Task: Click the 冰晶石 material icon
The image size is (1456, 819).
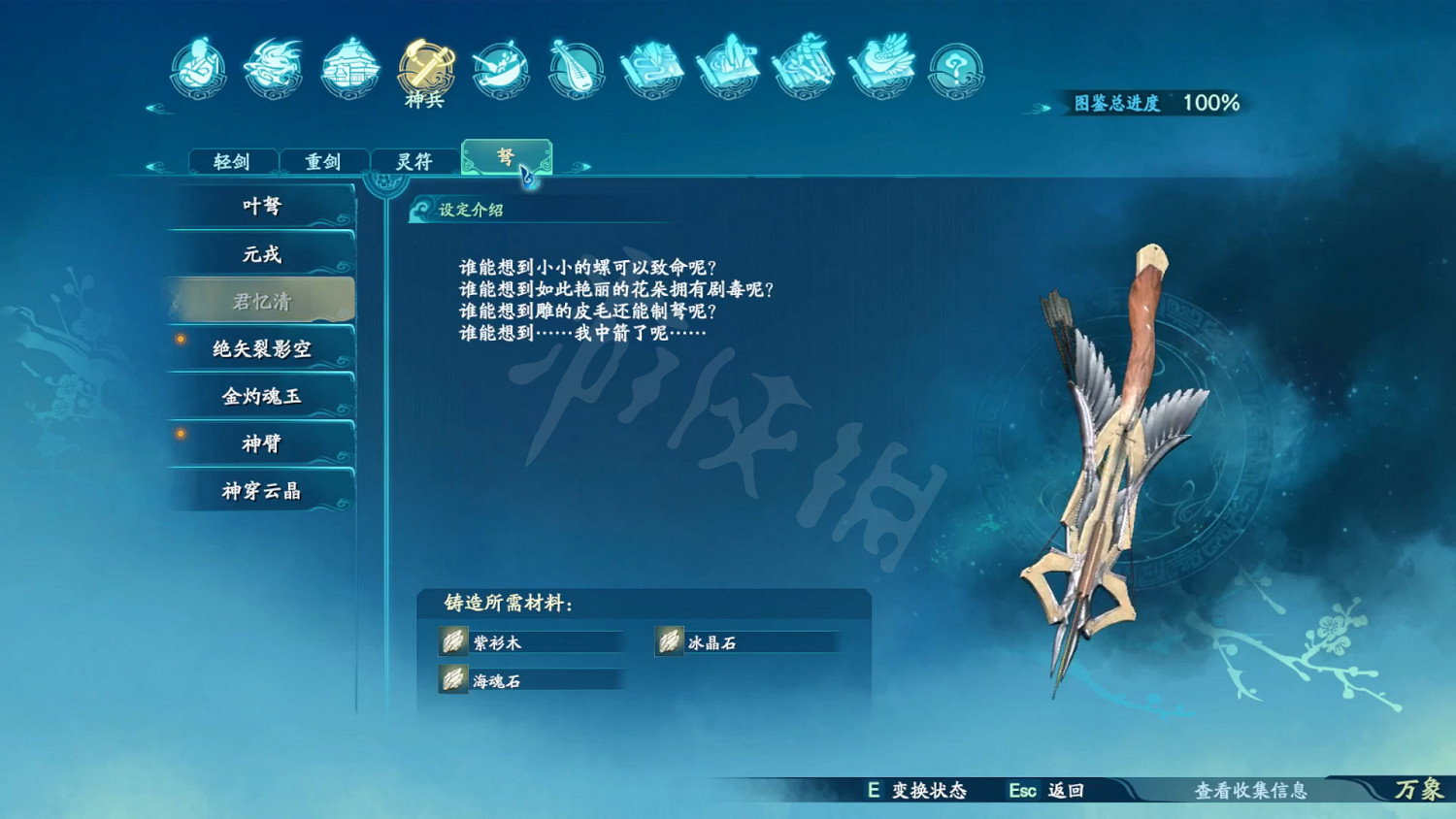Action: click(x=670, y=641)
